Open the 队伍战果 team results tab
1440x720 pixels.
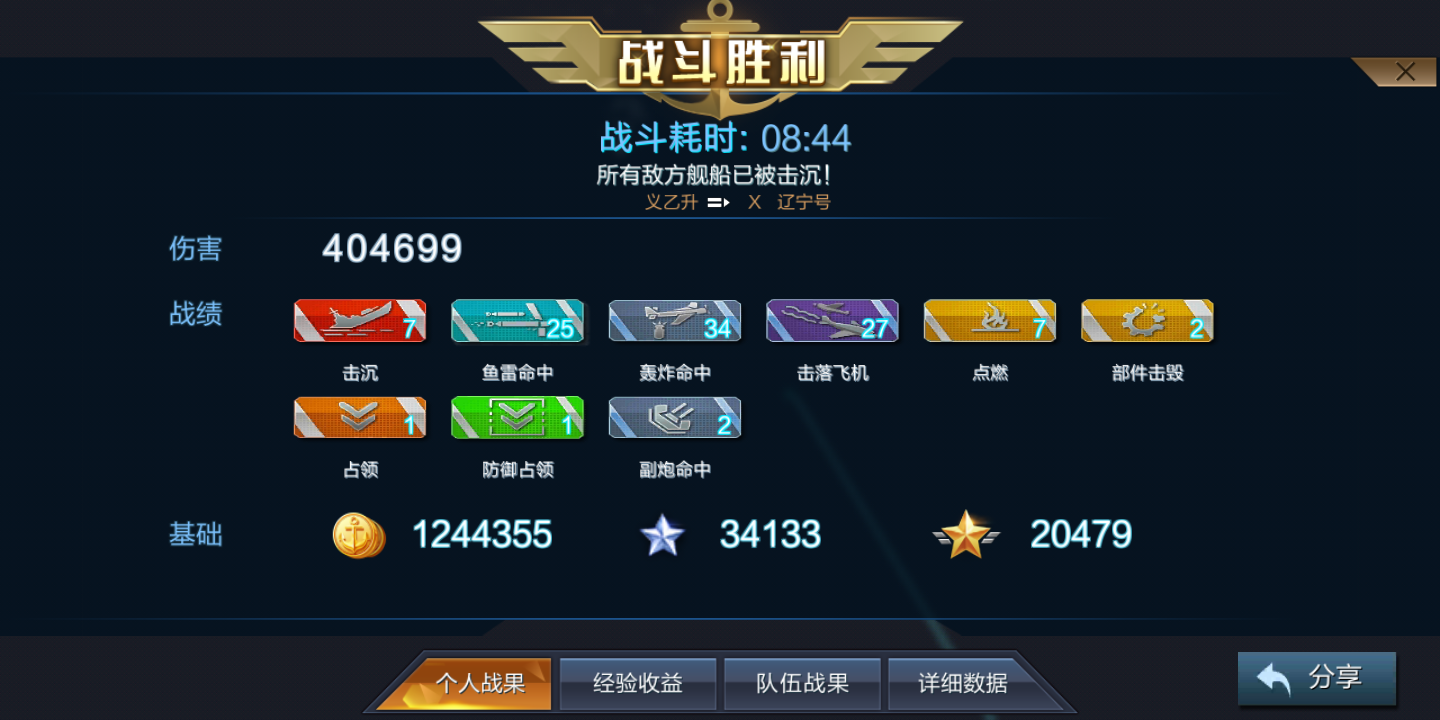click(x=802, y=683)
